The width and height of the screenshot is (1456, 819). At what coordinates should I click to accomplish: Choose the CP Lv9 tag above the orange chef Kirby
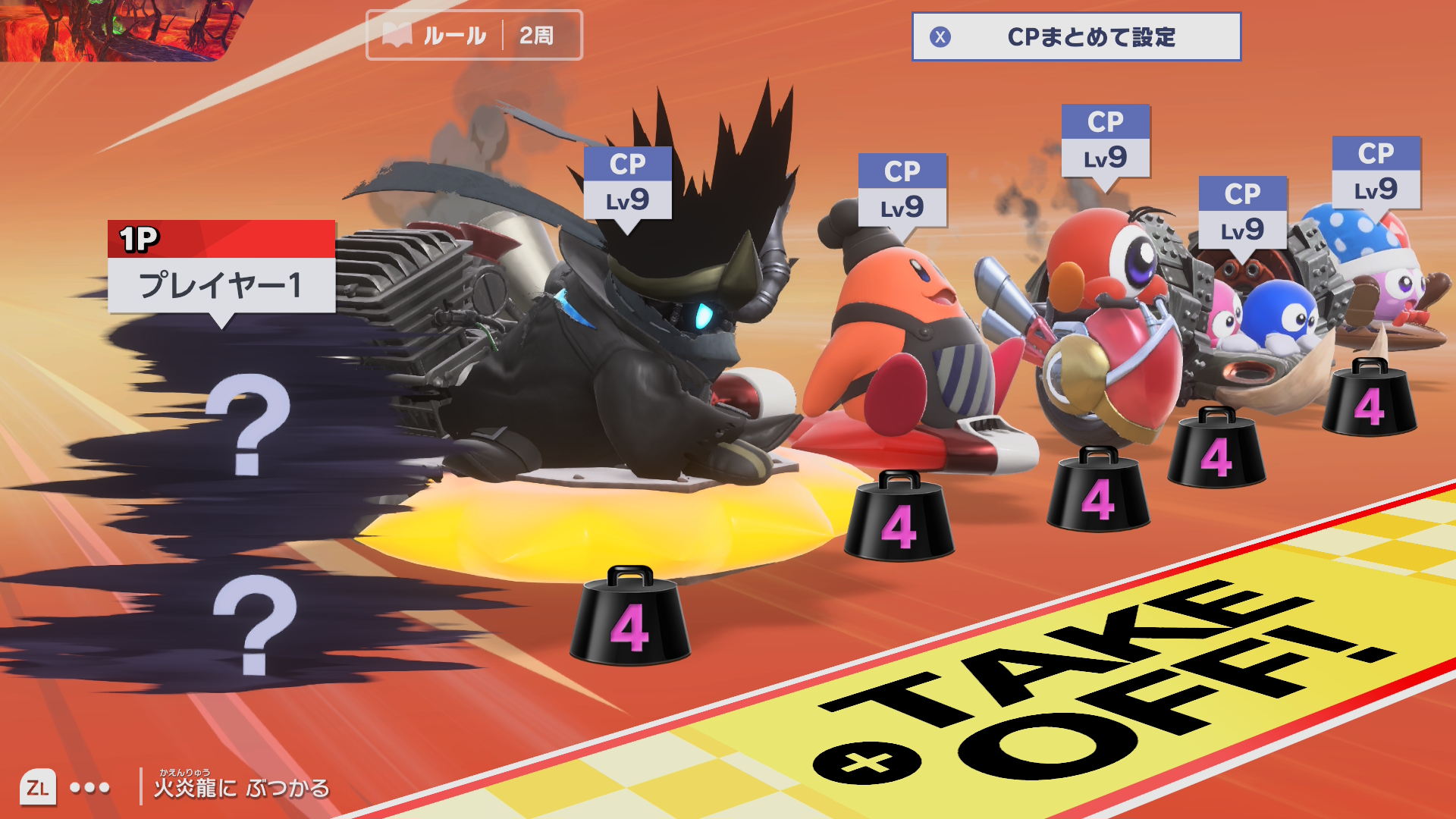point(902,190)
